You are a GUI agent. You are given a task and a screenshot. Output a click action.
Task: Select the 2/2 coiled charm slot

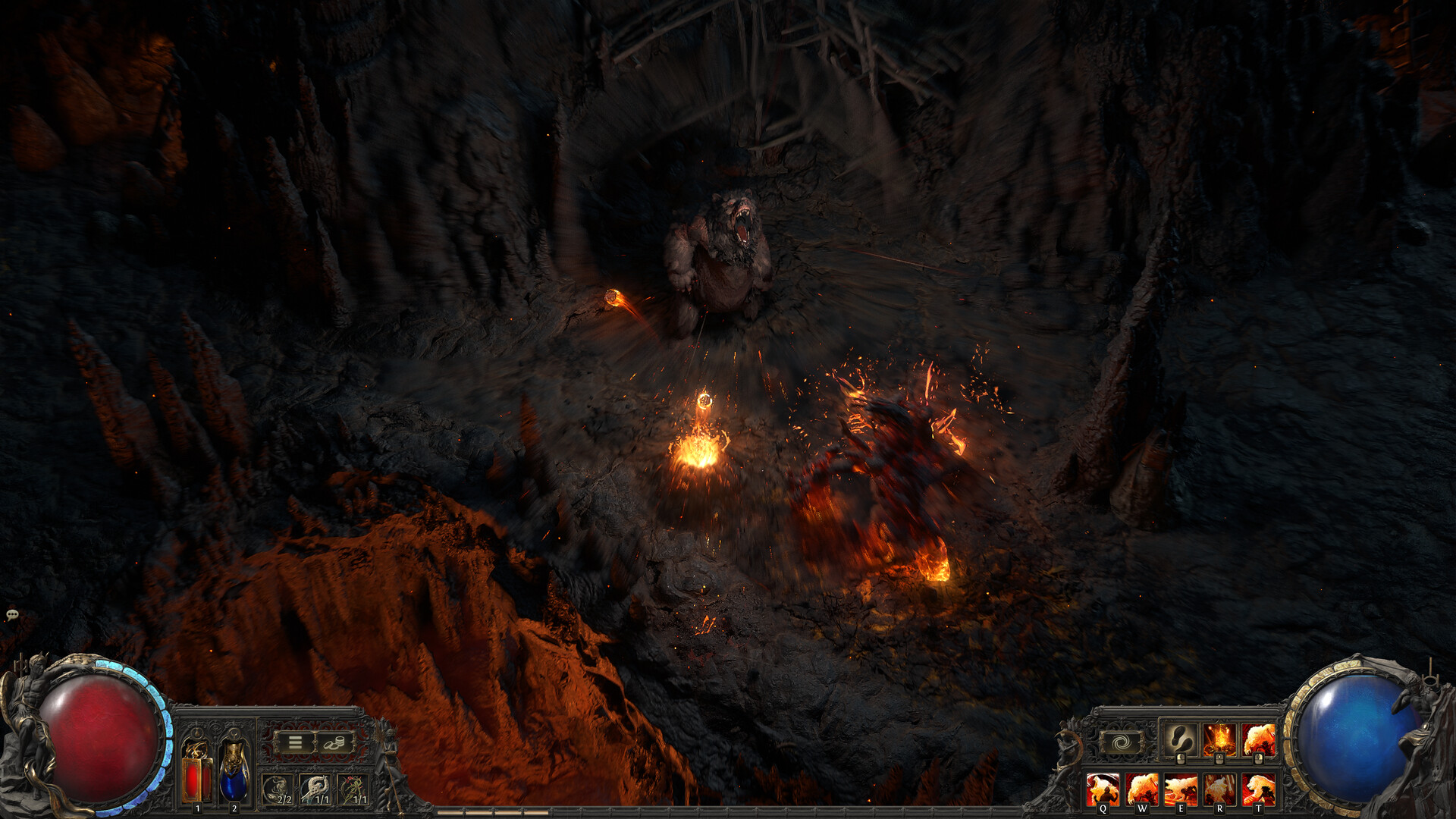[278, 787]
